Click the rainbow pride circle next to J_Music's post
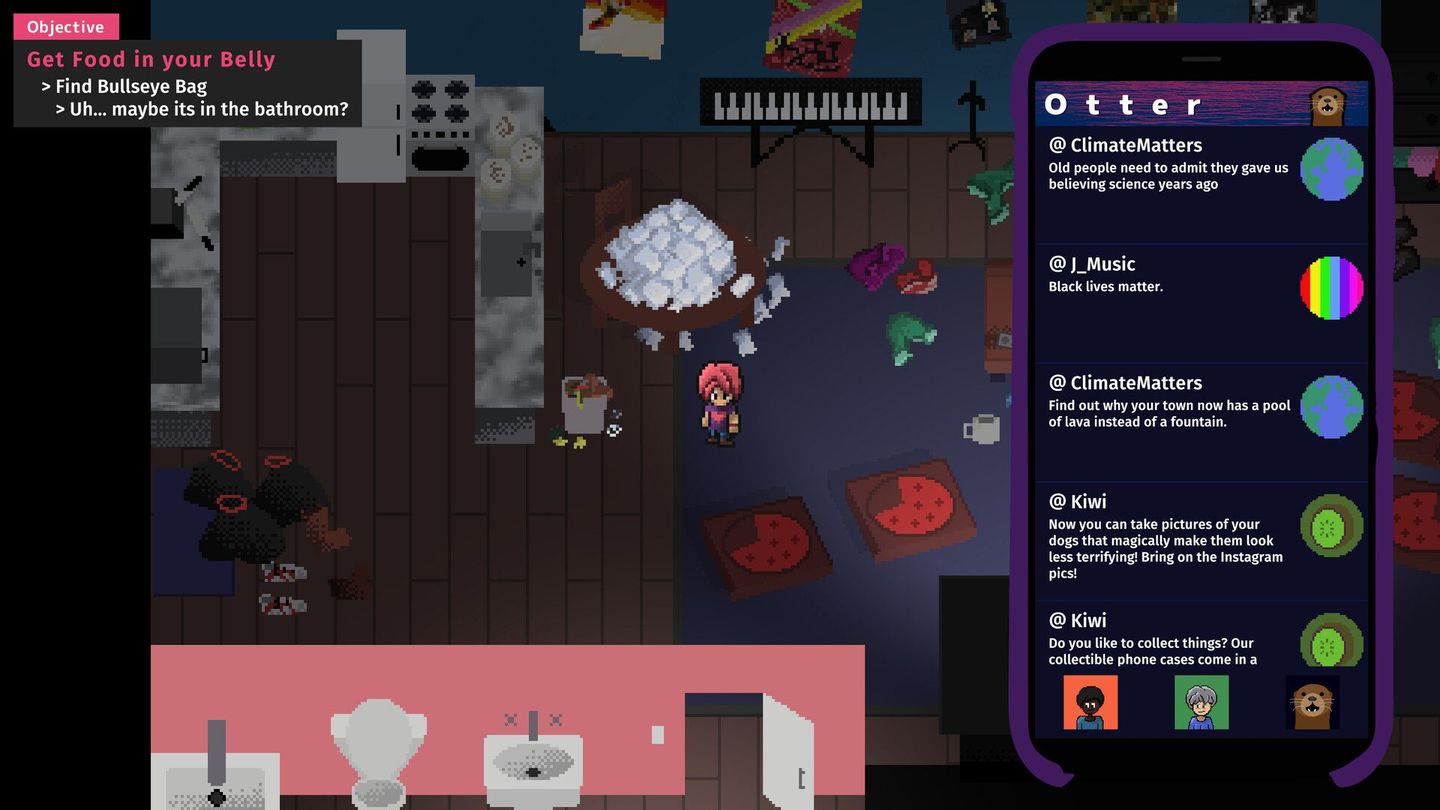Viewport: 1440px width, 810px height. pos(1331,288)
